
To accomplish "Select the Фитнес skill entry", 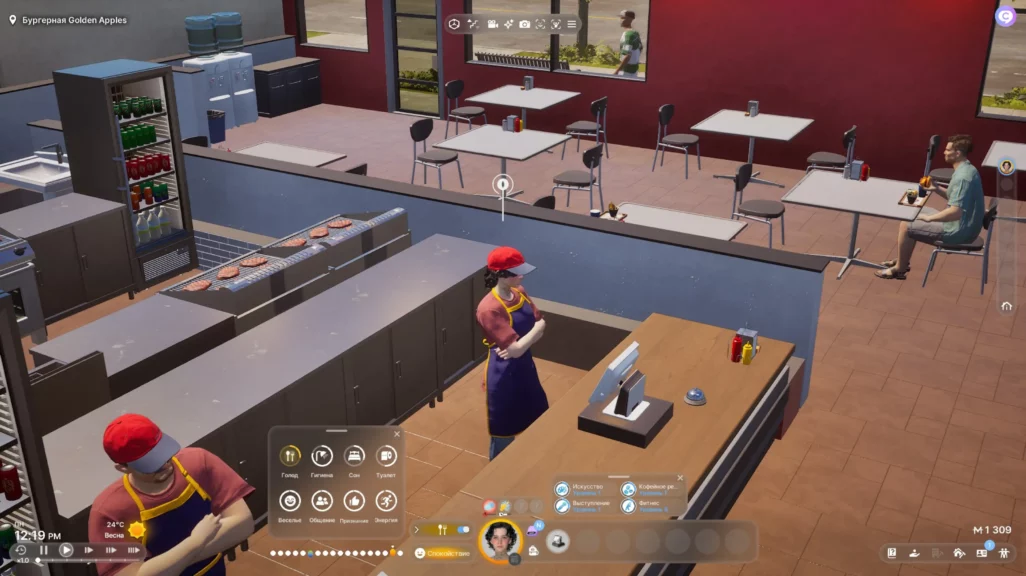I will tap(629, 507).
